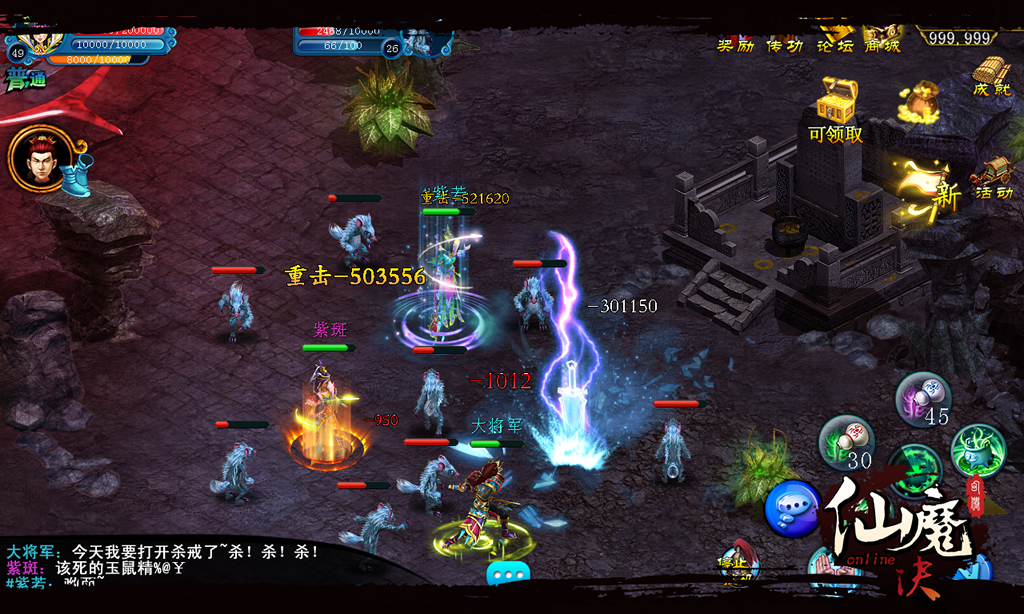This screenshot has width=1024, height=614.
Task: Expand chat with the small blue bubble tab
Action: (x=507, y=575)
